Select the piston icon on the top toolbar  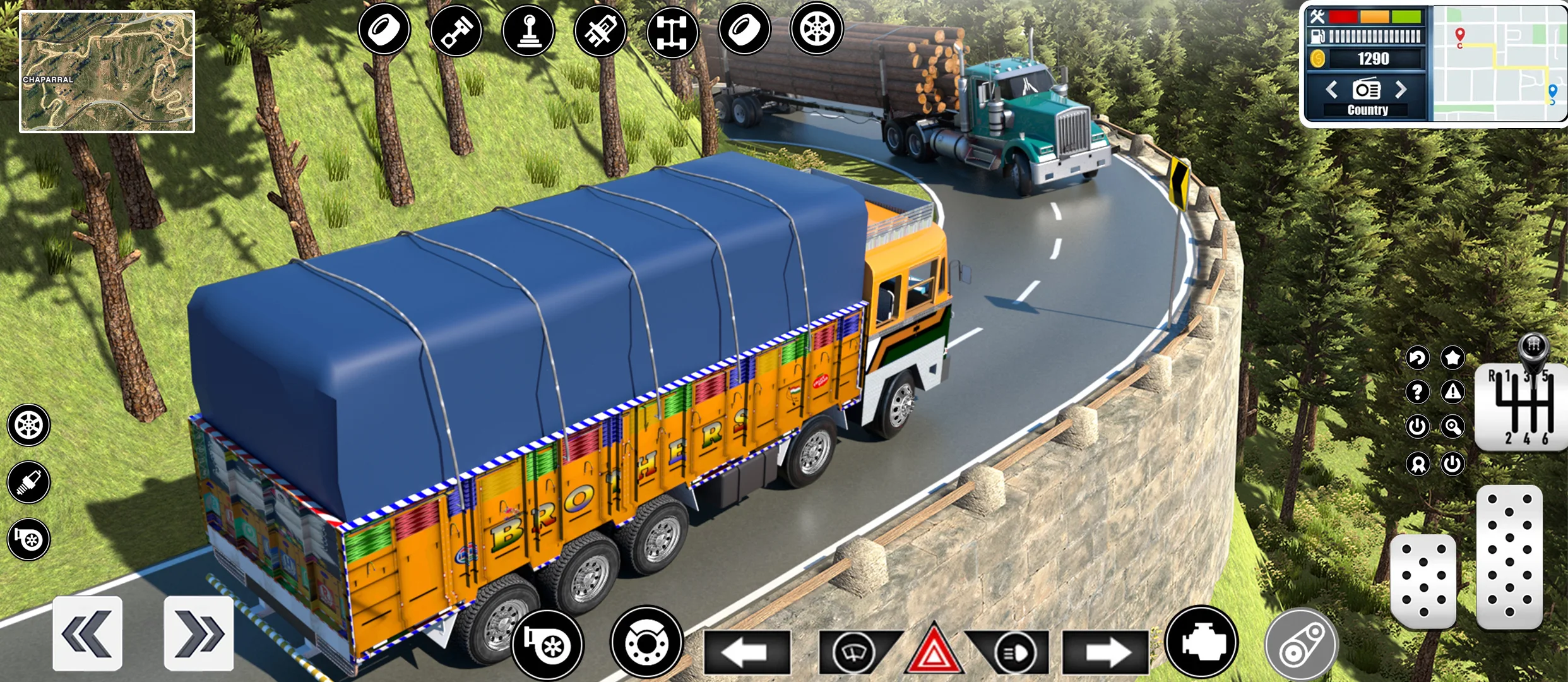pos(456,28)
